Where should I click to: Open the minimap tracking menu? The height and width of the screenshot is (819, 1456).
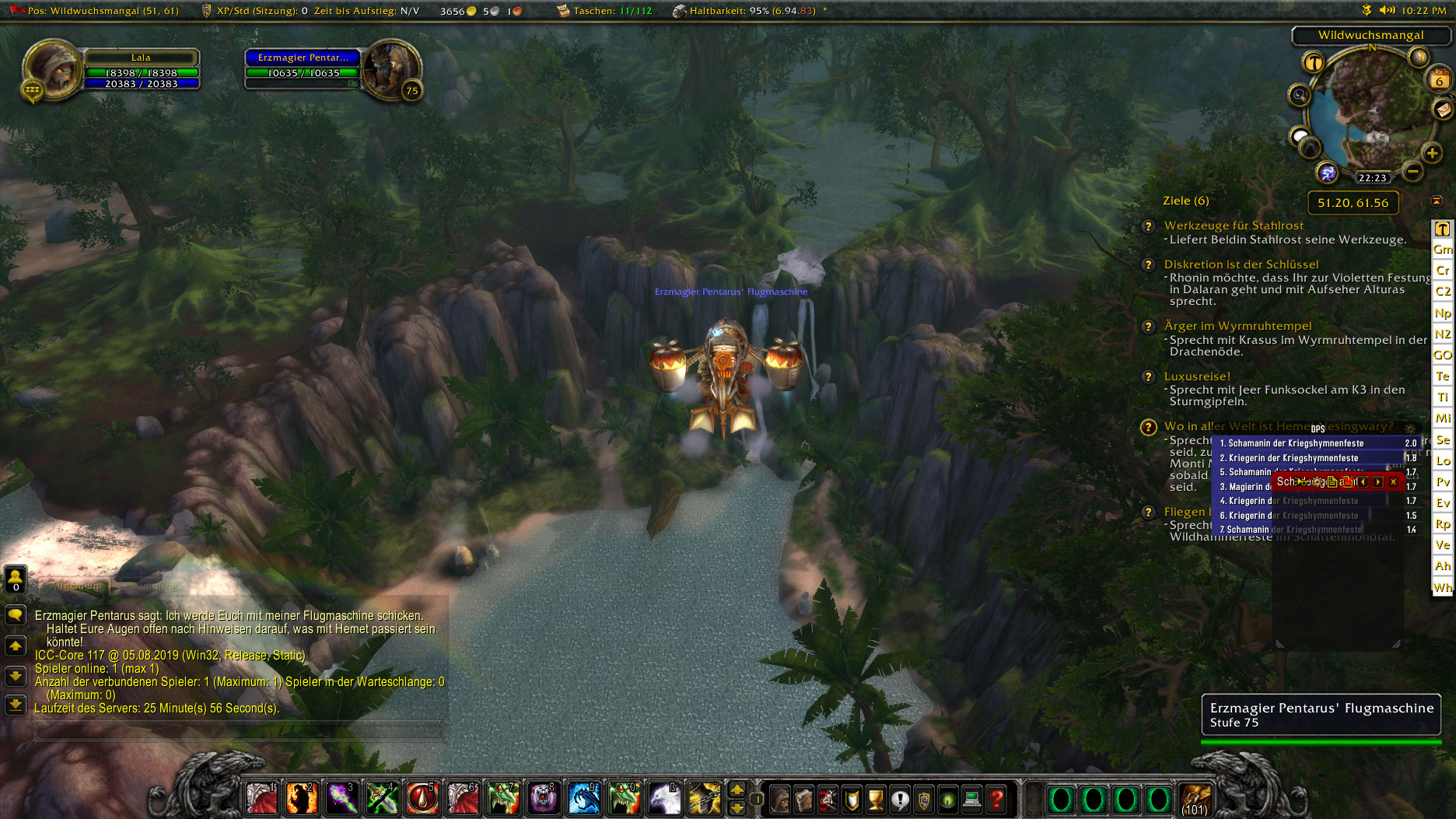click(1300, 95)
